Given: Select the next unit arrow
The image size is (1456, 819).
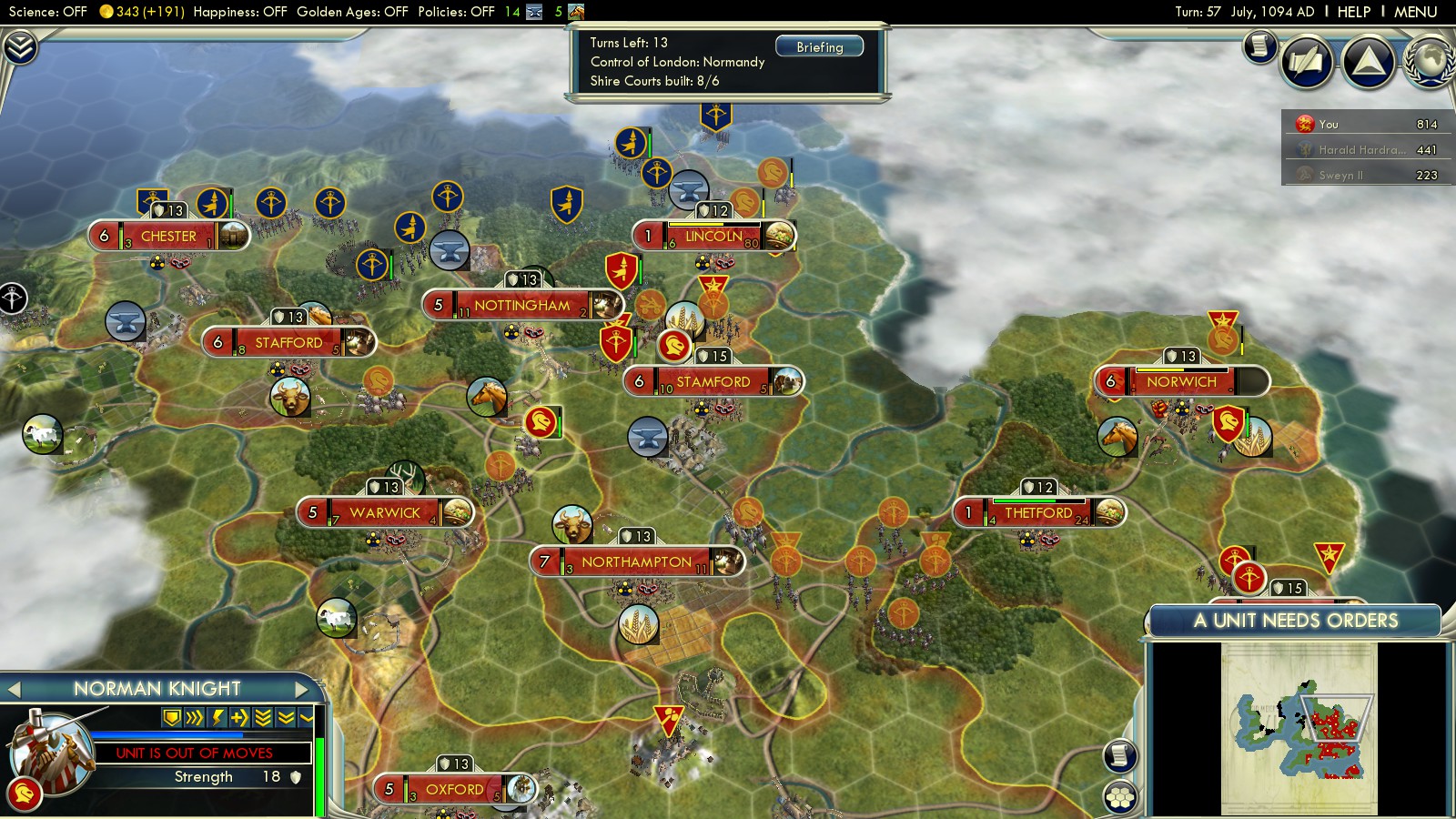Looking at the screenshot, I should (303, 689).
